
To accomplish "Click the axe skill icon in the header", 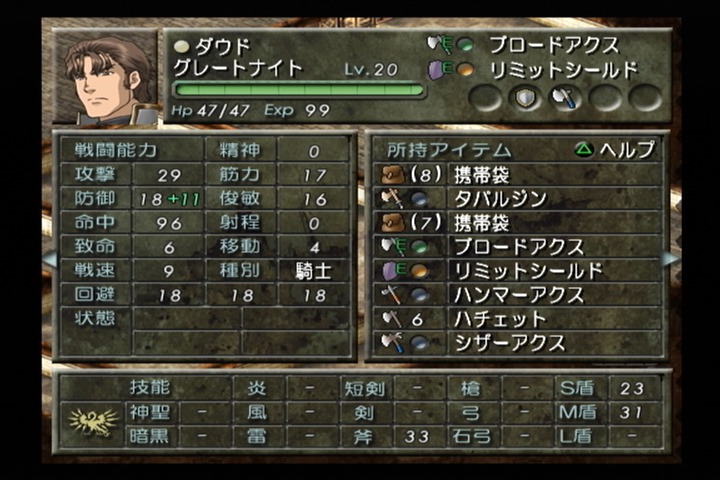I will pos(565,97).
